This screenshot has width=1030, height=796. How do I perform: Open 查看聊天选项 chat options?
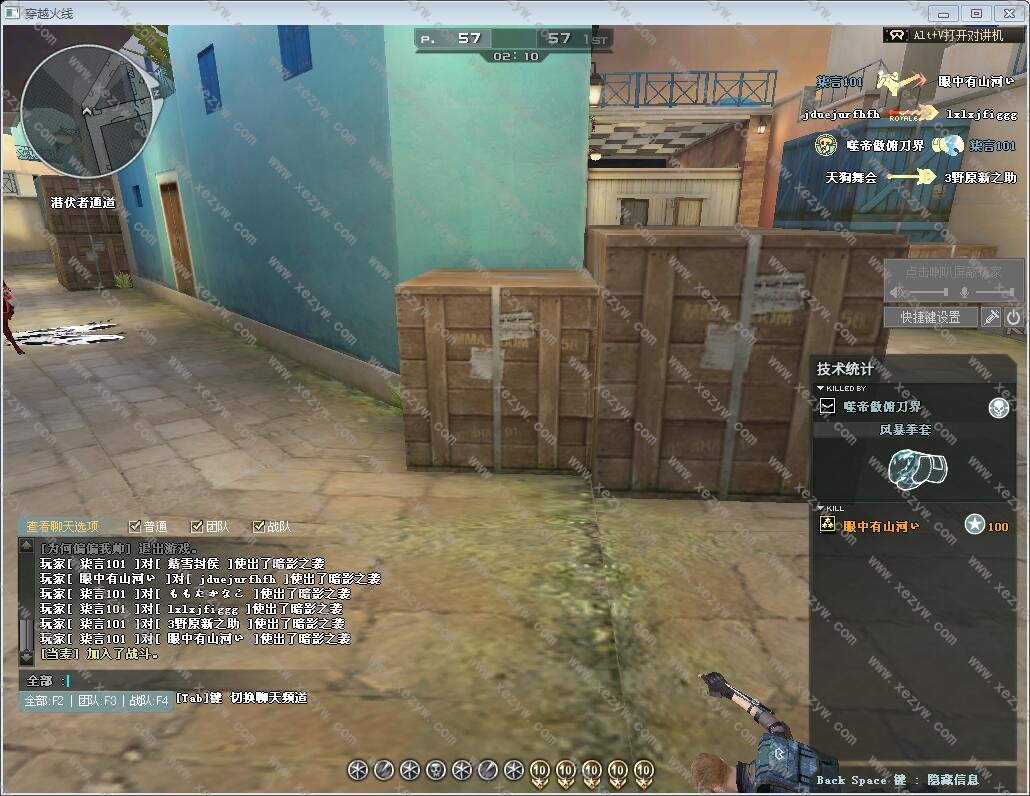63,526
